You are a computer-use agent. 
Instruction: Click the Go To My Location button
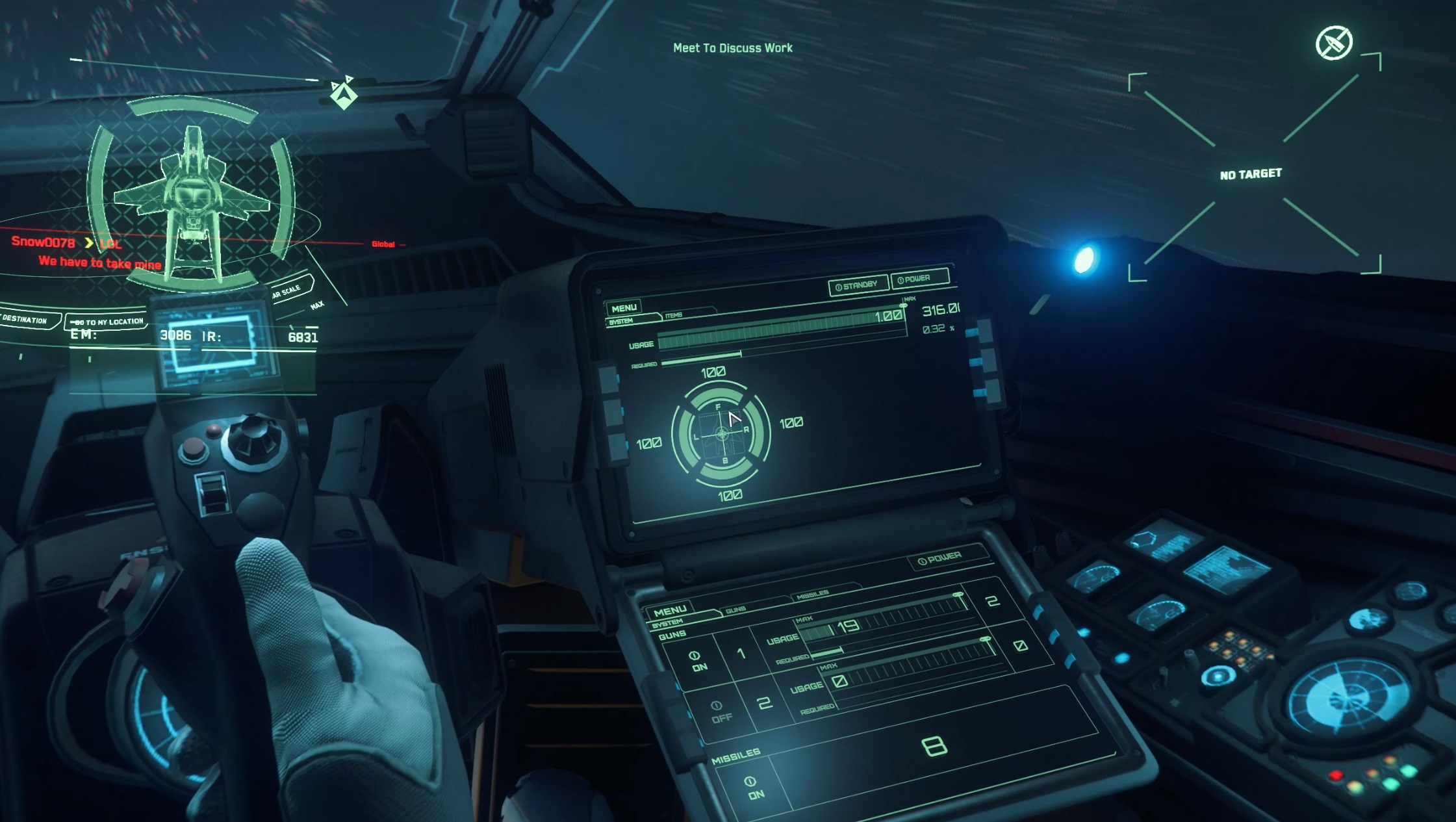[x=108, y=322]
